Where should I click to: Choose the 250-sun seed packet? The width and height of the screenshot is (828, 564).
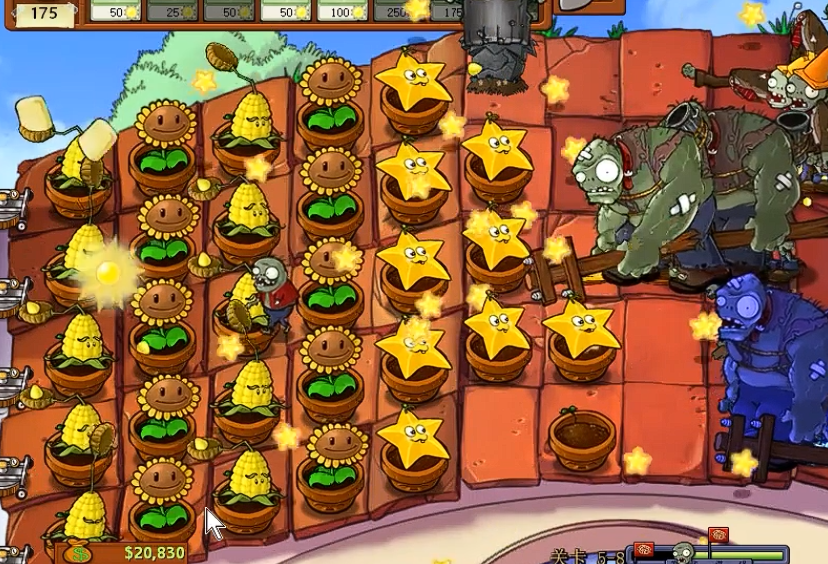coord(400,10)
